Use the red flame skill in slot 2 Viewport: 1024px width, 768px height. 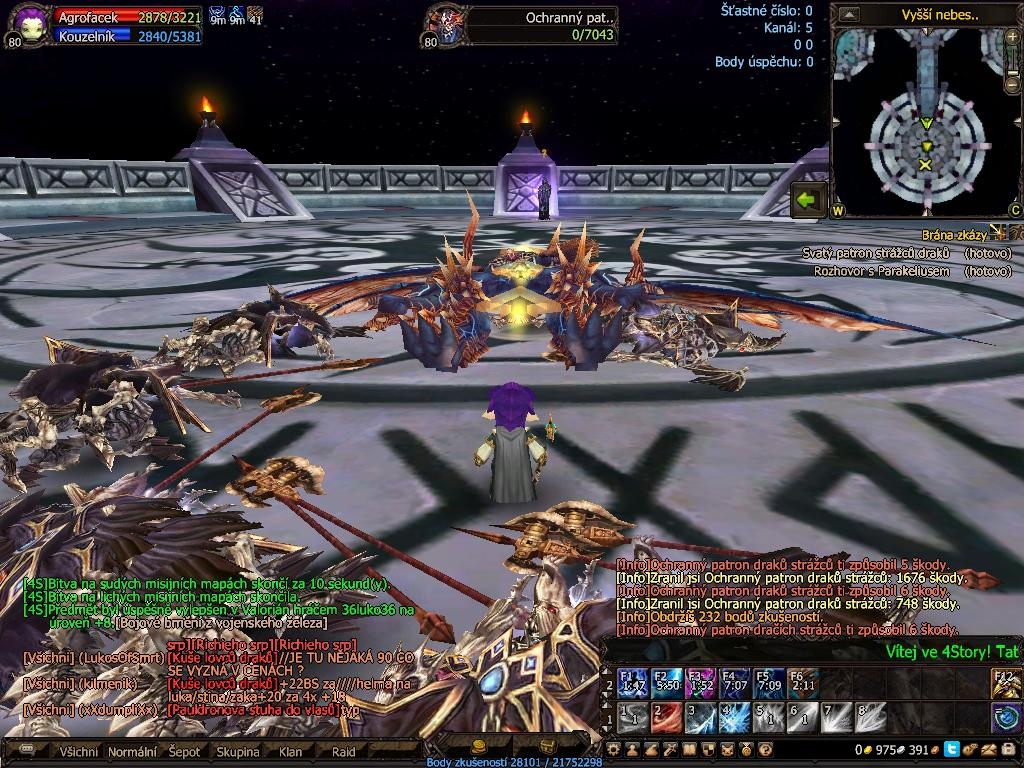click(x=667, y=716)
